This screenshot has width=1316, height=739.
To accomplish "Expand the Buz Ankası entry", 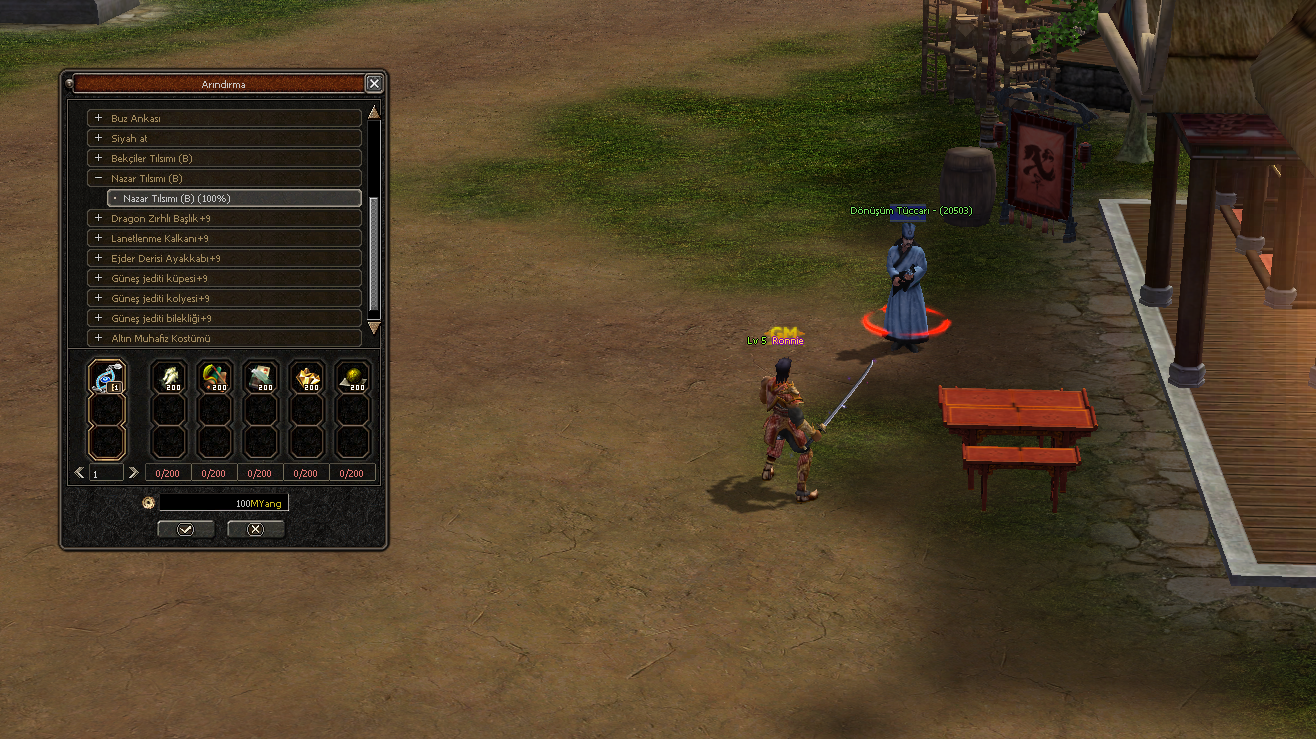I will (98, 118).
